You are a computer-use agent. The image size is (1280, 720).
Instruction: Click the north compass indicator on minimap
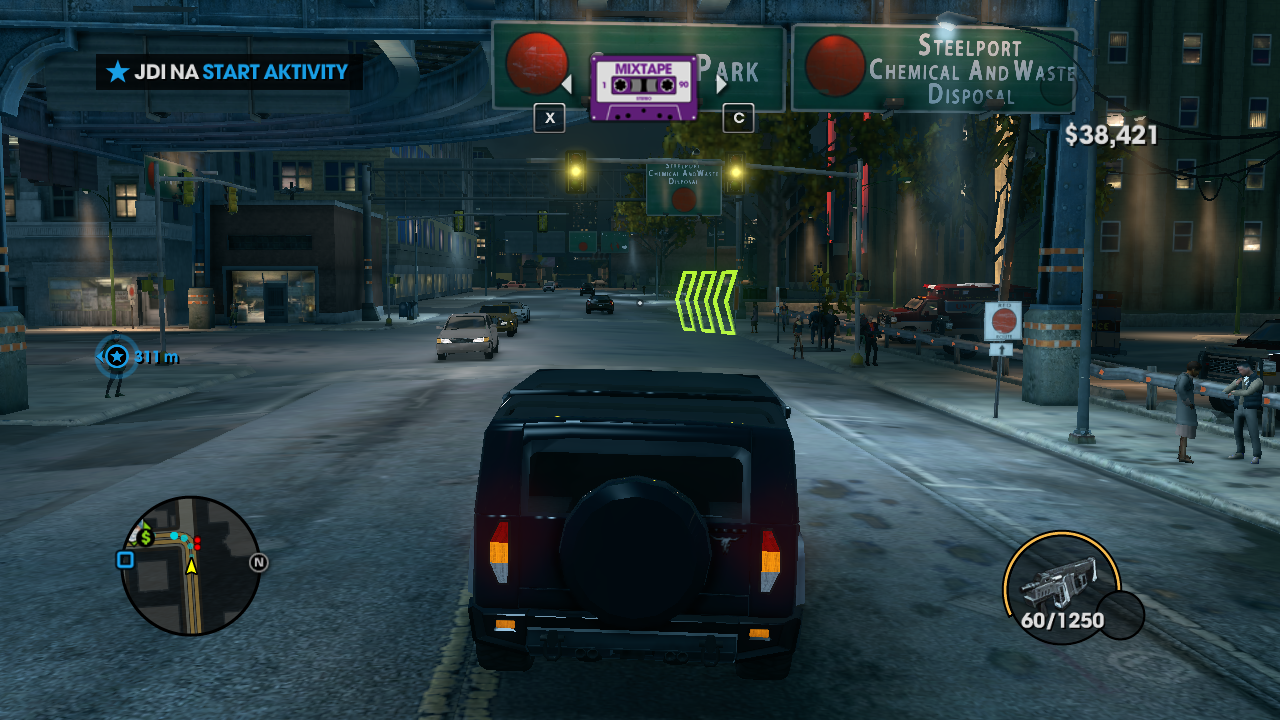(259, 563)
